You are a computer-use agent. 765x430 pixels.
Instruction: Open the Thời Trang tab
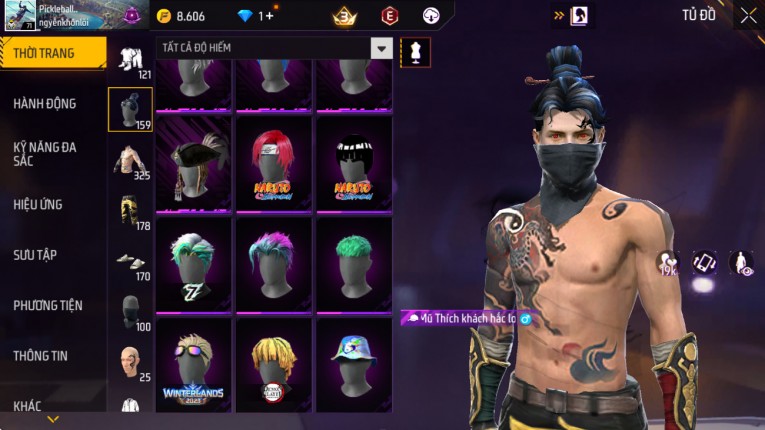[52, 53]
